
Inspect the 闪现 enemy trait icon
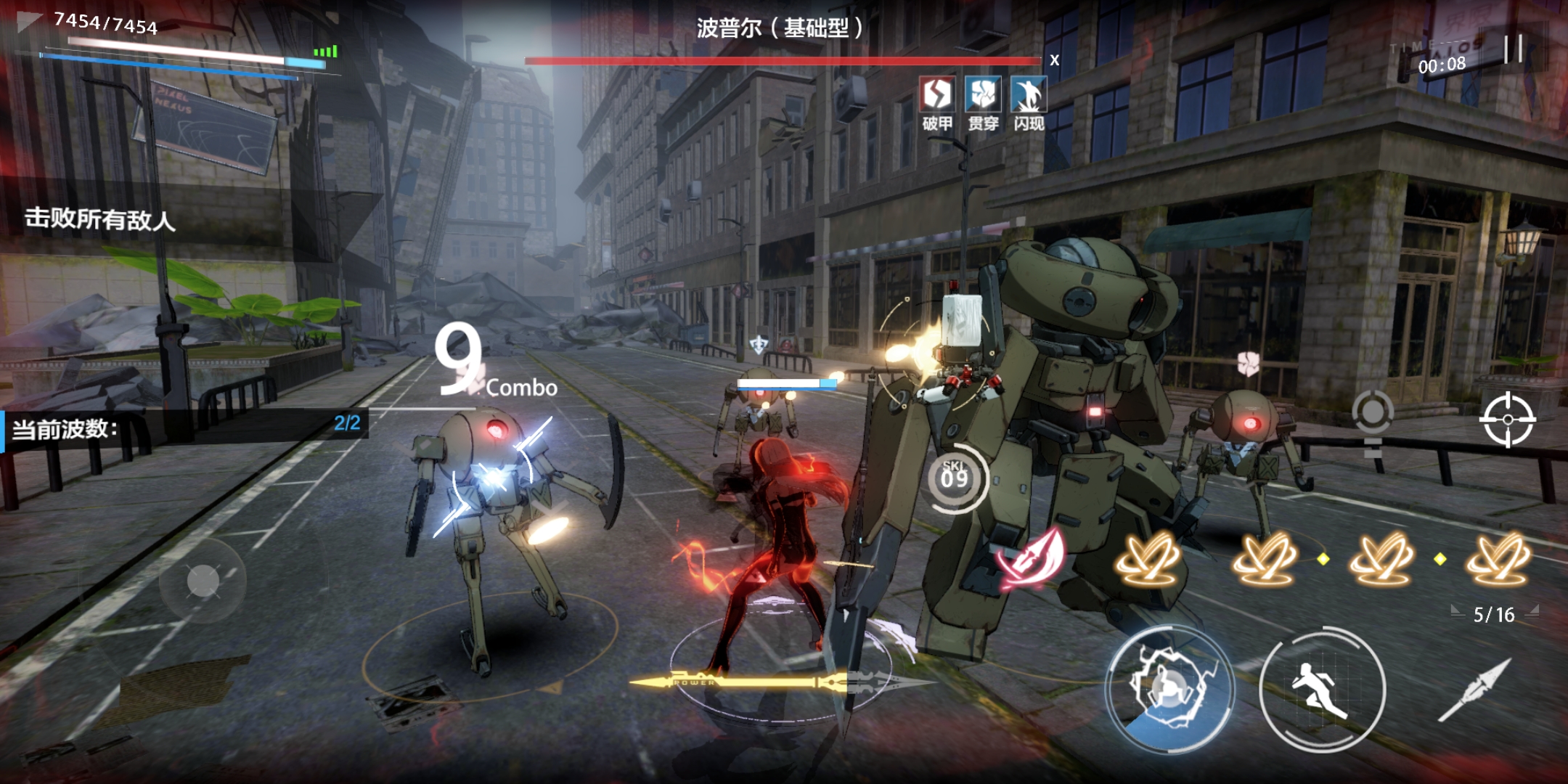point(1028,96)
